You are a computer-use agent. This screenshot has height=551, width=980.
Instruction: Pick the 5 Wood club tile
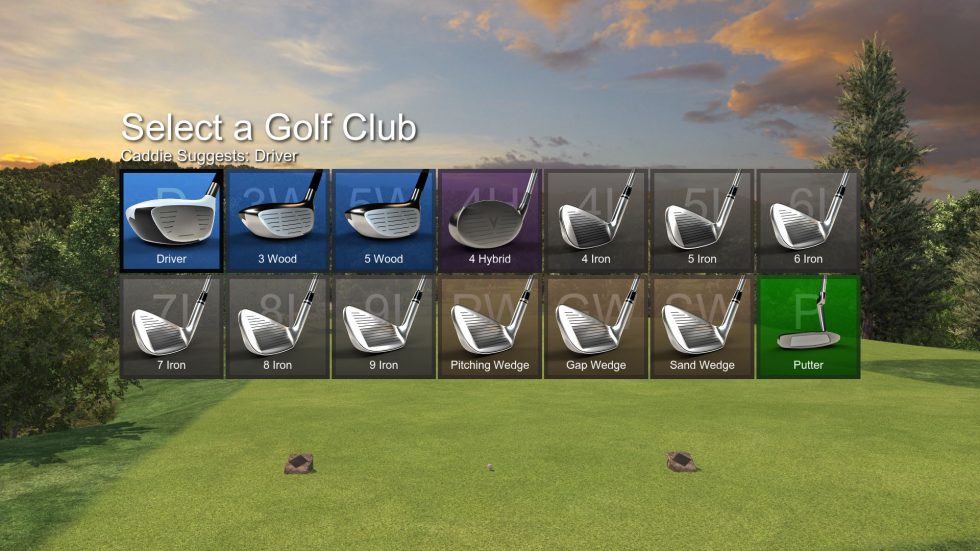pos(383,221)
